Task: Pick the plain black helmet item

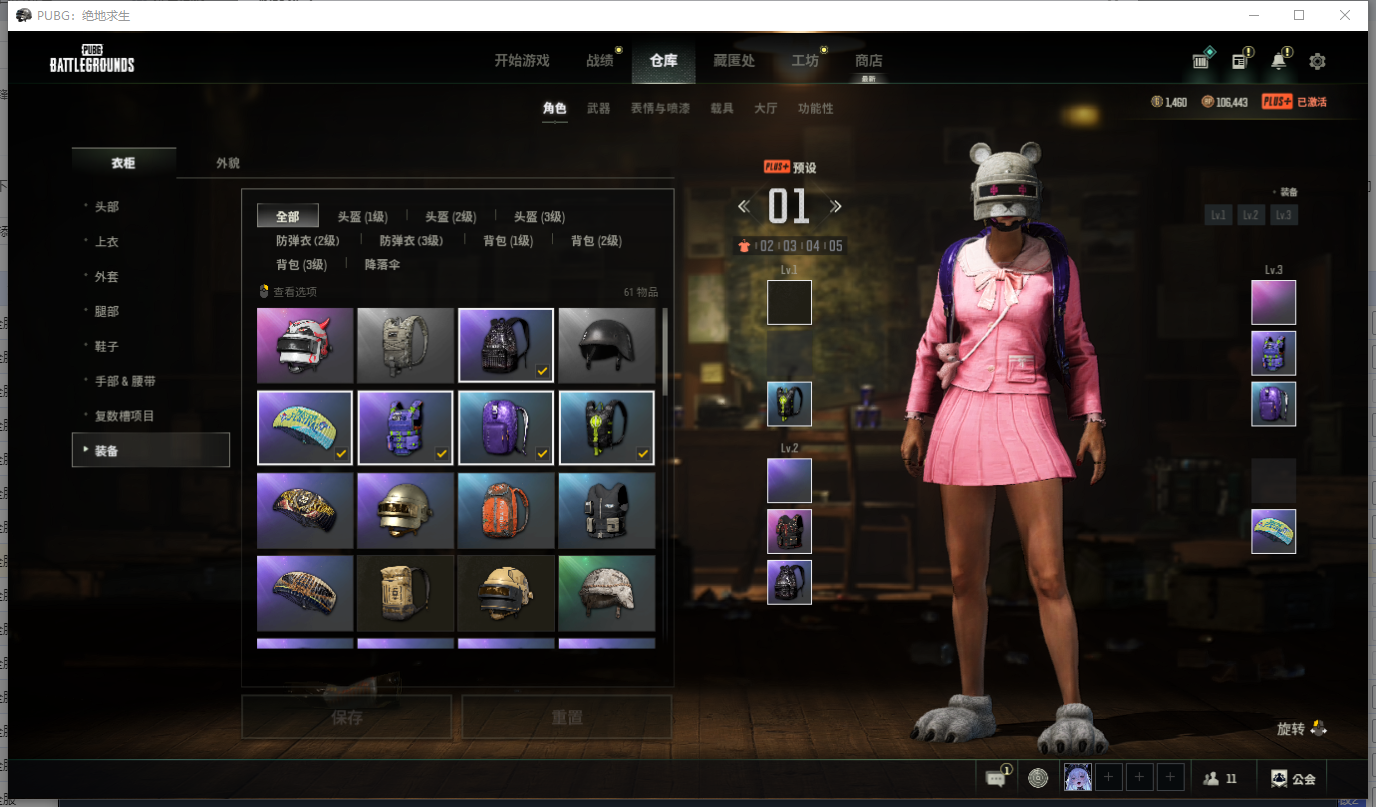Action: pos(606,345)
